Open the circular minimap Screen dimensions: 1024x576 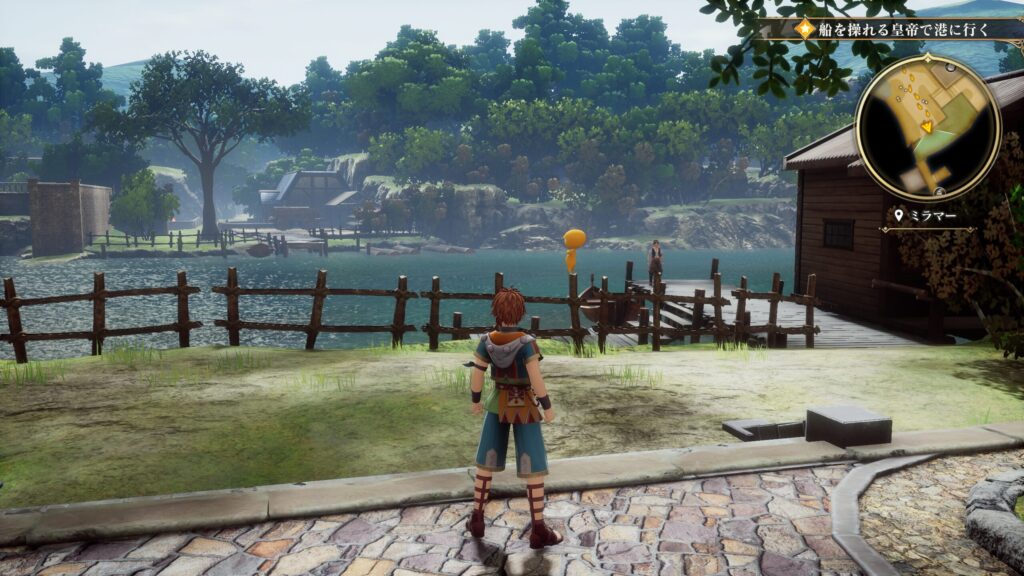pyautogui.click(x=927, y=127)
